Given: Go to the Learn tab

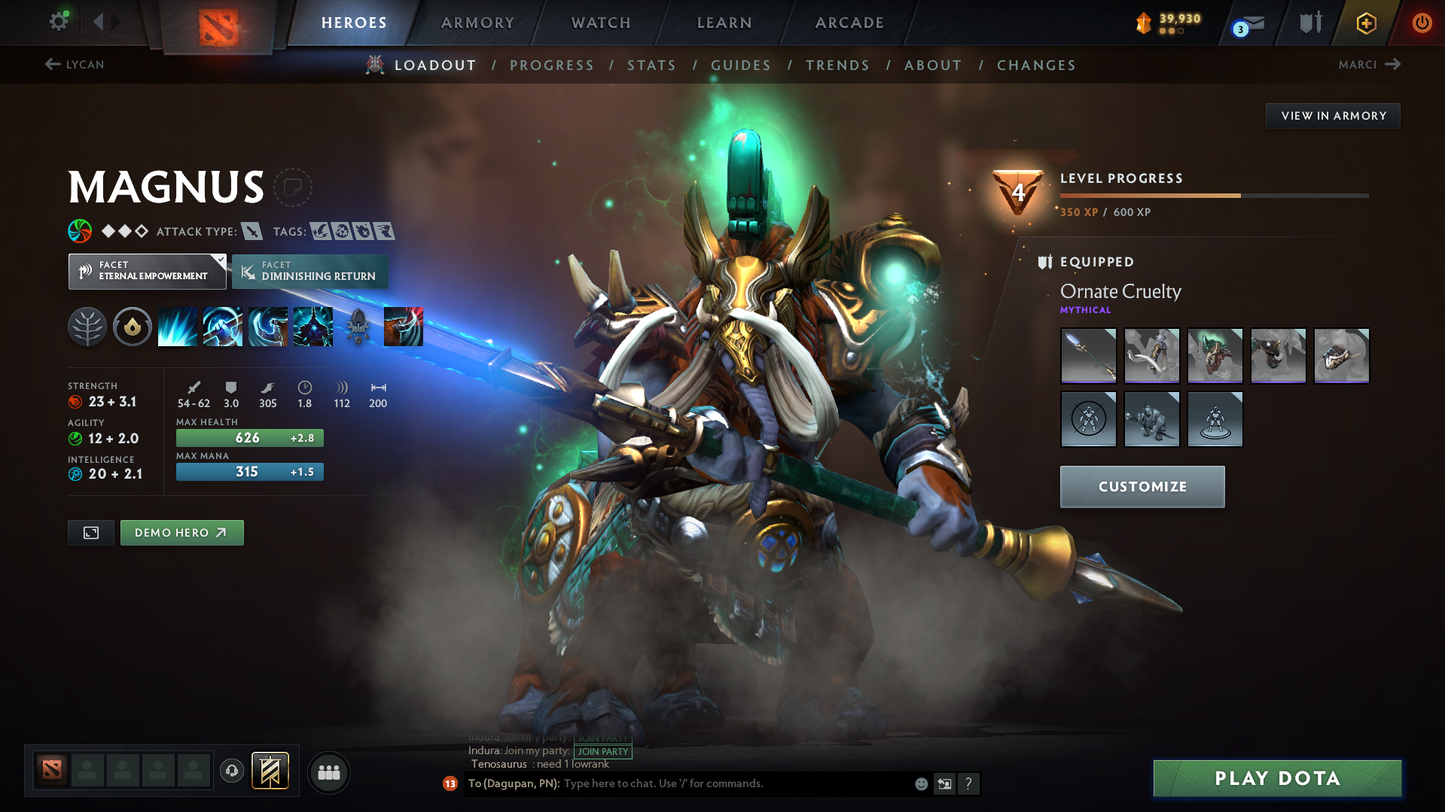Looking at the screenshot, I should point(724,23).
